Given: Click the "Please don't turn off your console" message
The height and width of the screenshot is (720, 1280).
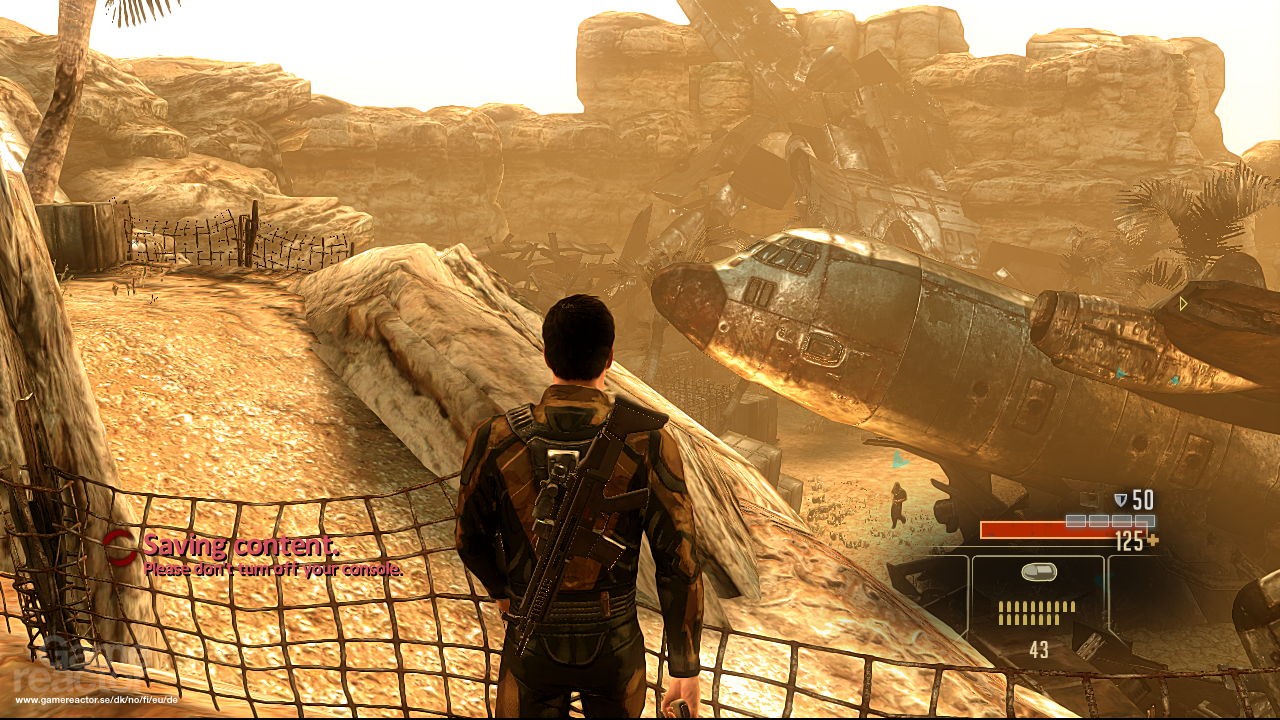Looking at the screenshot, I should pyautogui.click(x=272, y=570).
